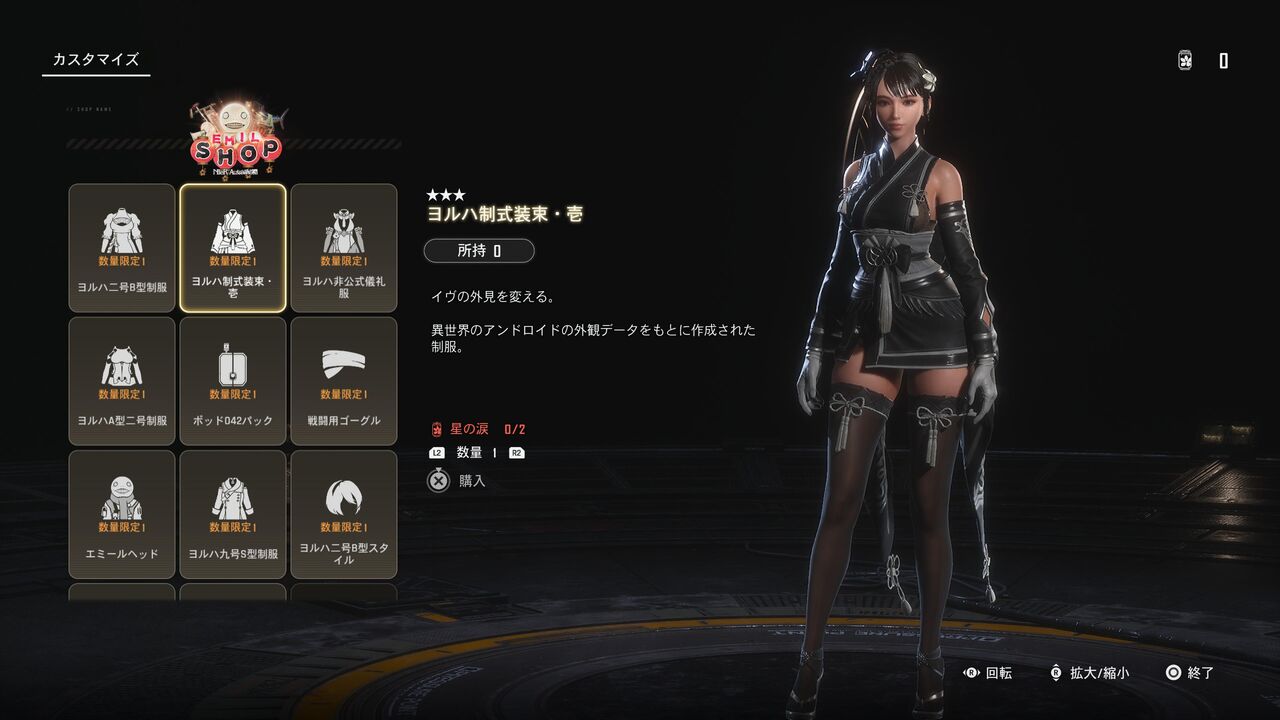The height and width of the screenshot is (720, 1280).
Task: Select the ヨルハ二号B型制服 outfit tile
Action: point(122,247)
